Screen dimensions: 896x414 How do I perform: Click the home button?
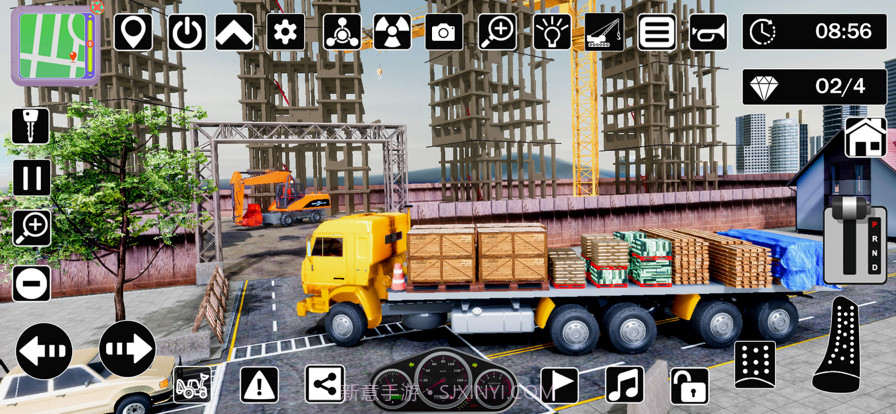pos(865,138)
